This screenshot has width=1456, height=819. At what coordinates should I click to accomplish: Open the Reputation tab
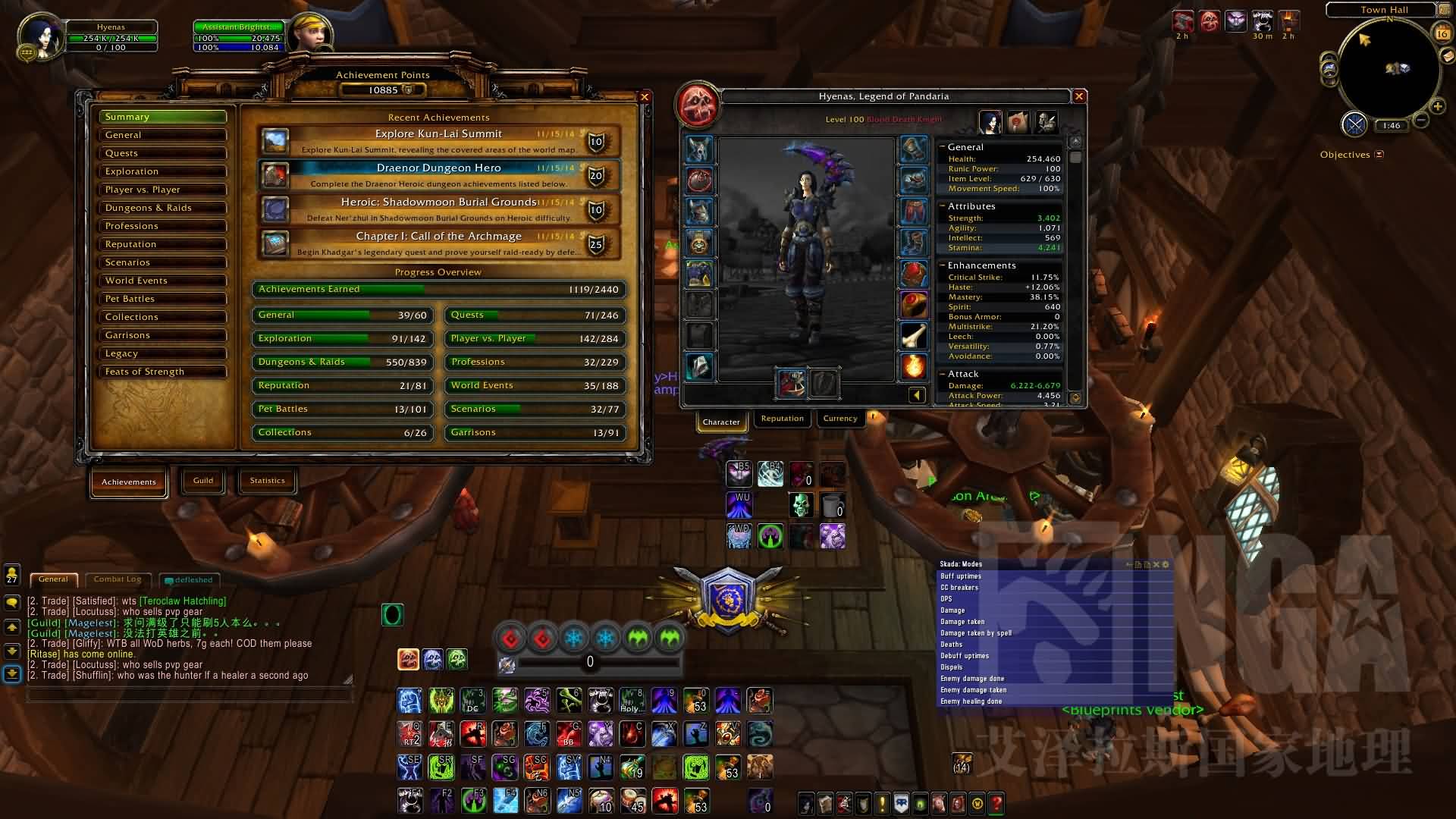click(x=782, y=419)
